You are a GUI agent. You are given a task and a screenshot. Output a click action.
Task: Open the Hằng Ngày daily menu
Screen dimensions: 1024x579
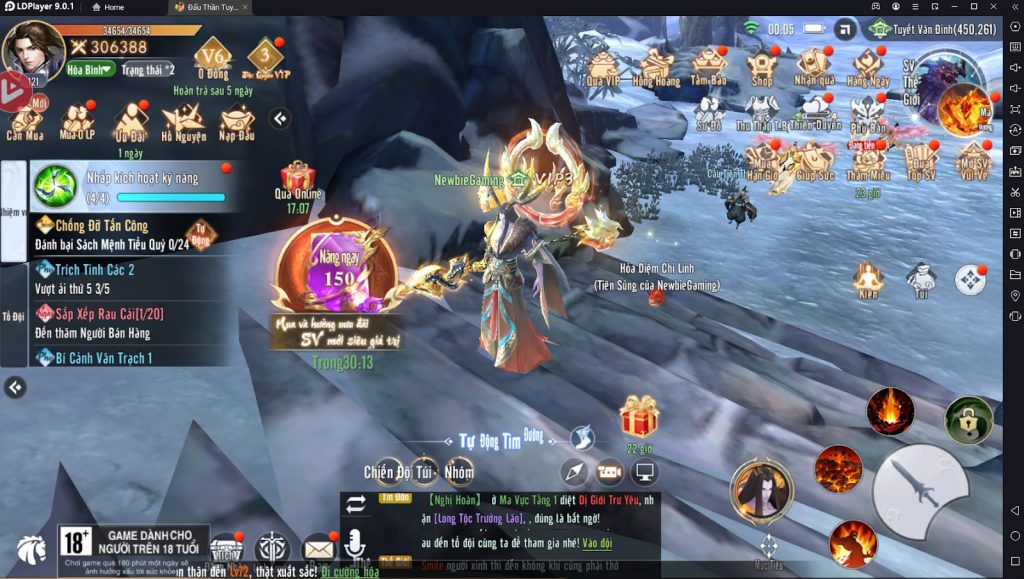tap(868, 66)
